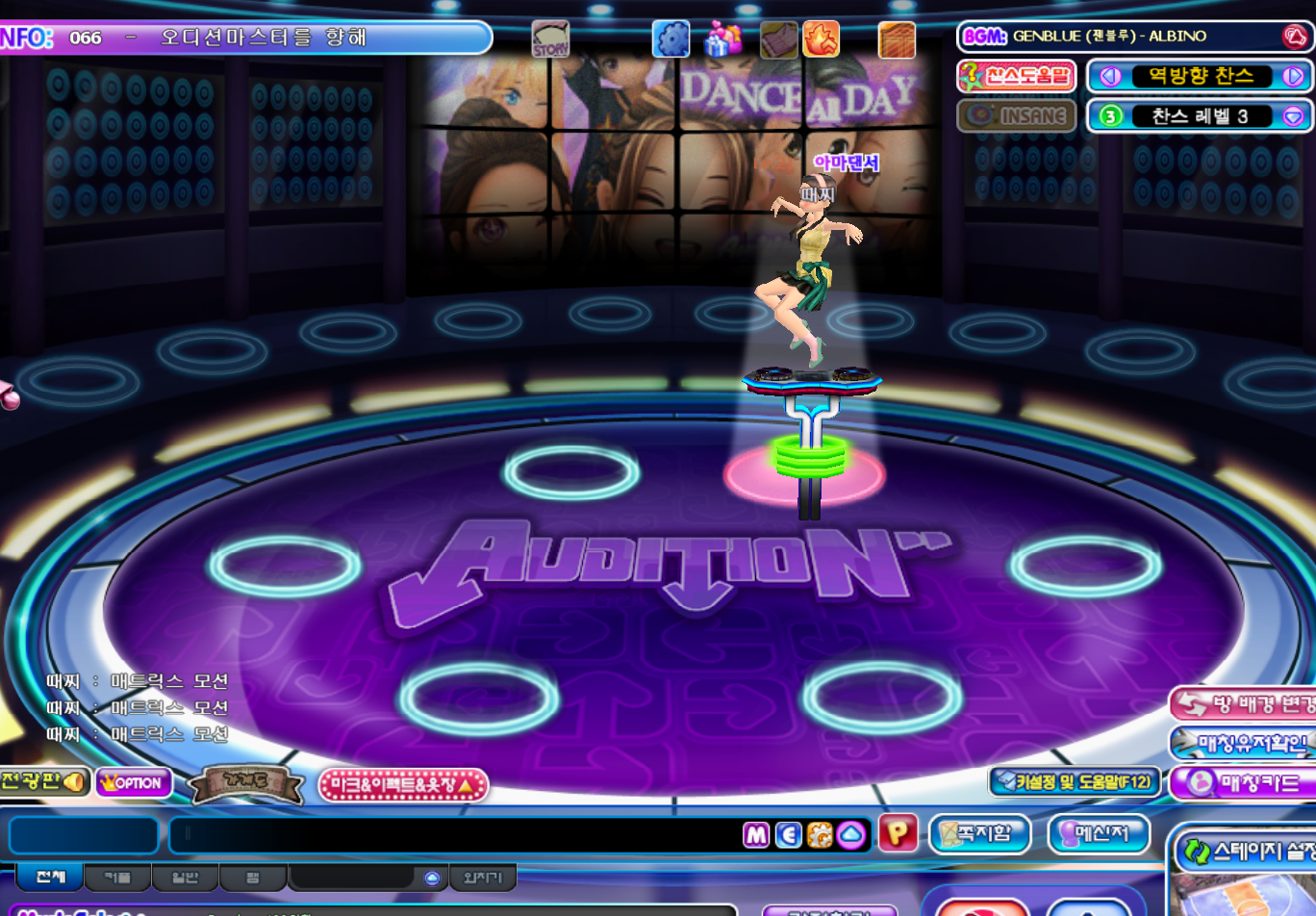The height and width of the screenshot is (916, 1316).
Task: Click the red P button
Action: (898, 833)
